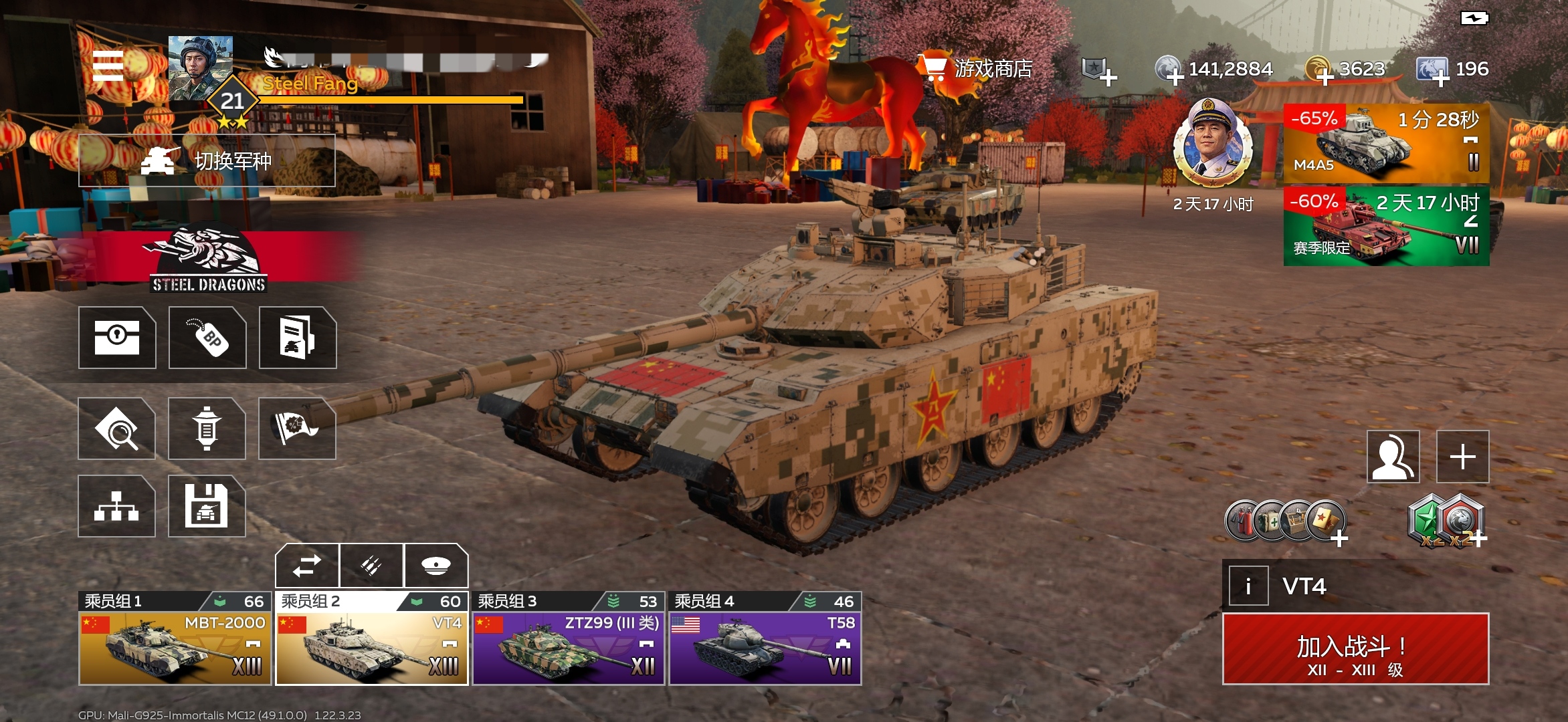Open the crew commander cap button

coord(435,566)
